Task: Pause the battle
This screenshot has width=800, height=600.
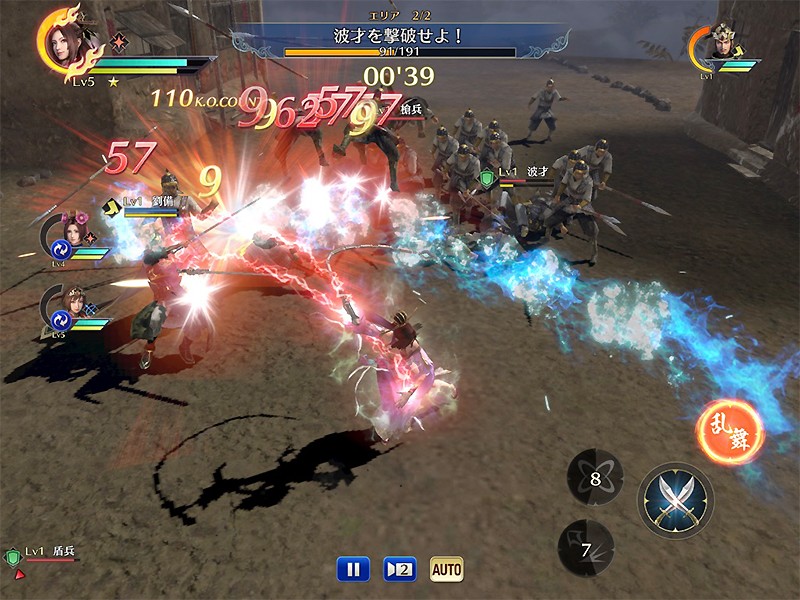Action: (352, 569)
